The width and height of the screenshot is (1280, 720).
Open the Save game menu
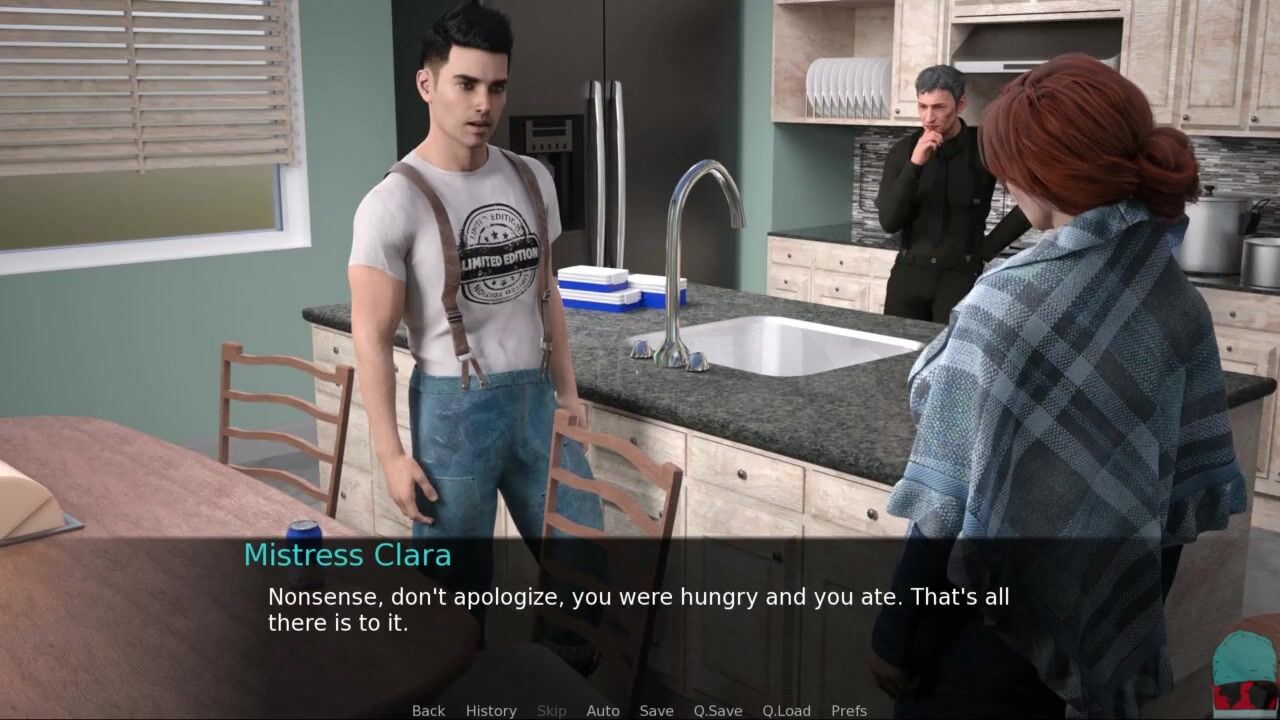(x=656, y=710)
